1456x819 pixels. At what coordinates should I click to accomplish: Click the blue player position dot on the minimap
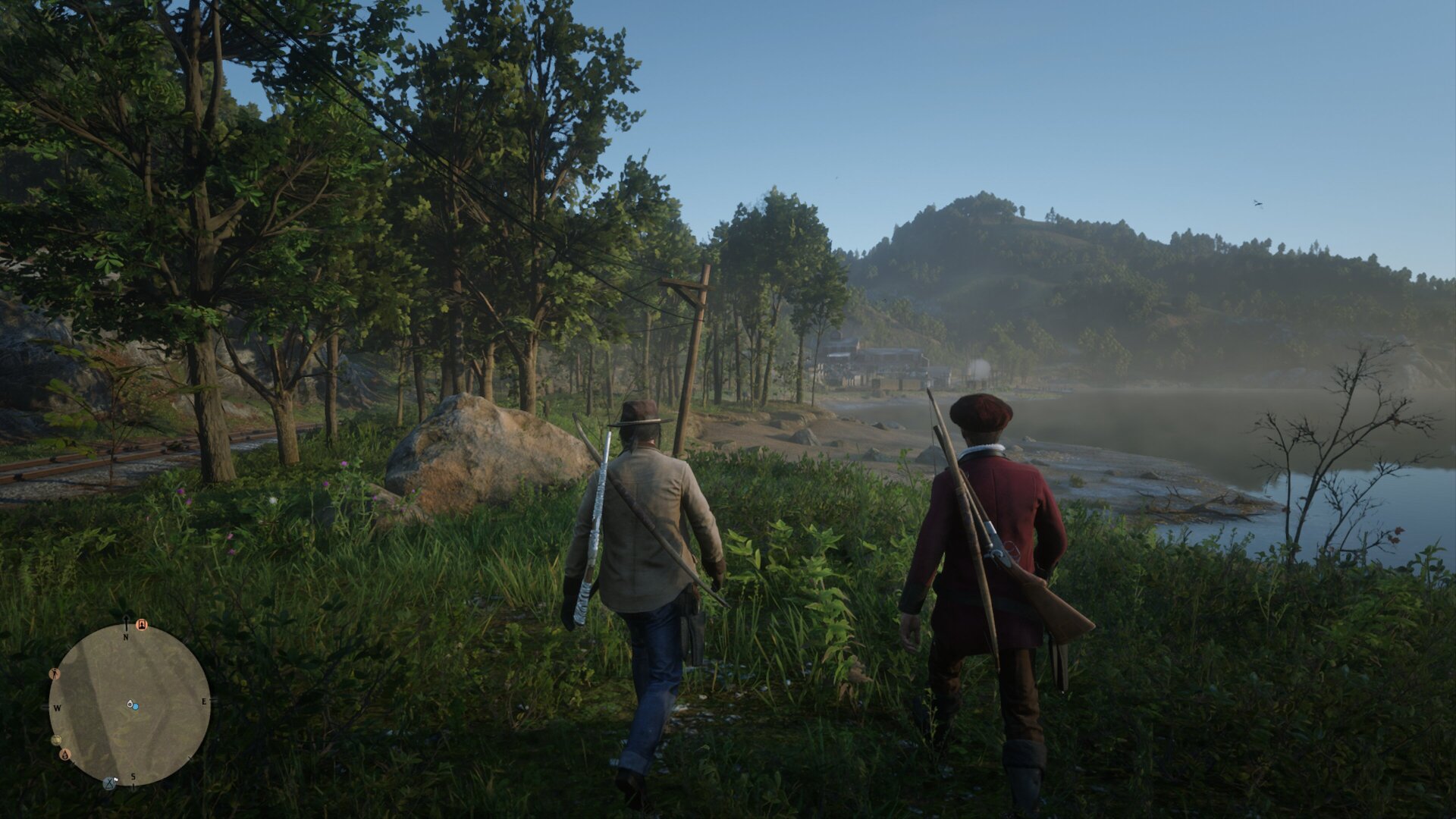136,707
